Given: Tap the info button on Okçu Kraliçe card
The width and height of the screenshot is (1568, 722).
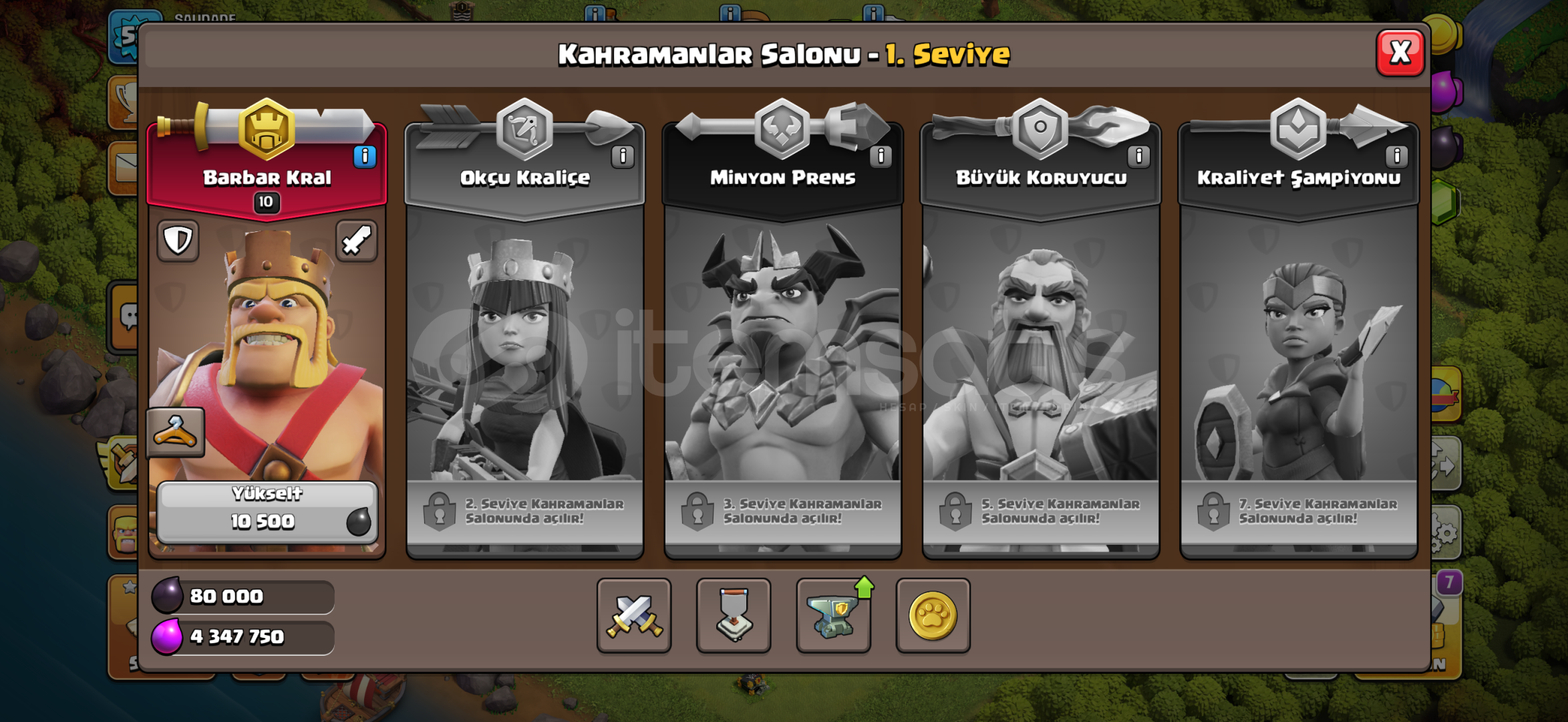Looking at the screenshot, I should tap(622, 158).
